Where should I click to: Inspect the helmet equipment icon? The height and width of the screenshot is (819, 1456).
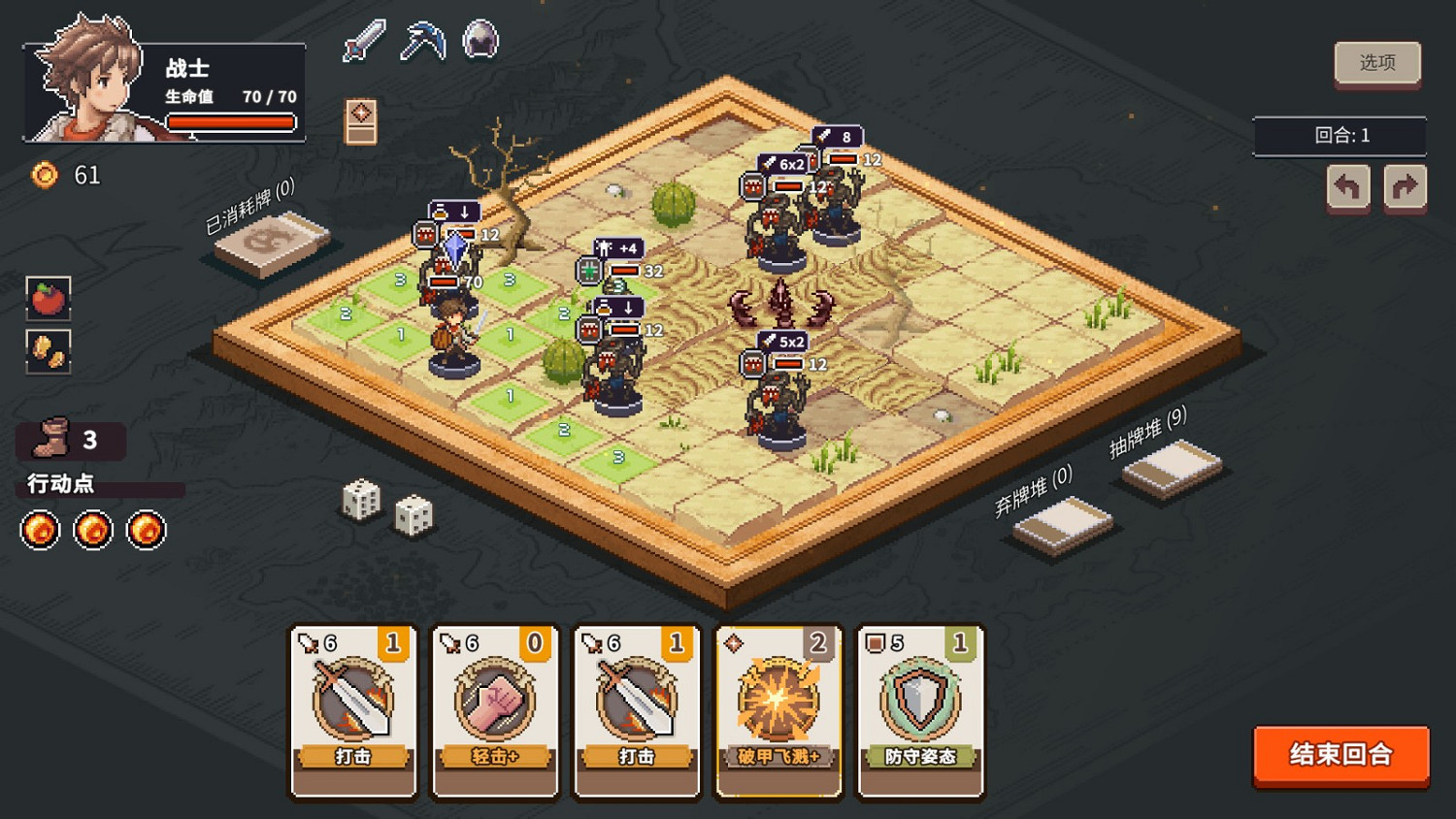[x=478, y=39]
